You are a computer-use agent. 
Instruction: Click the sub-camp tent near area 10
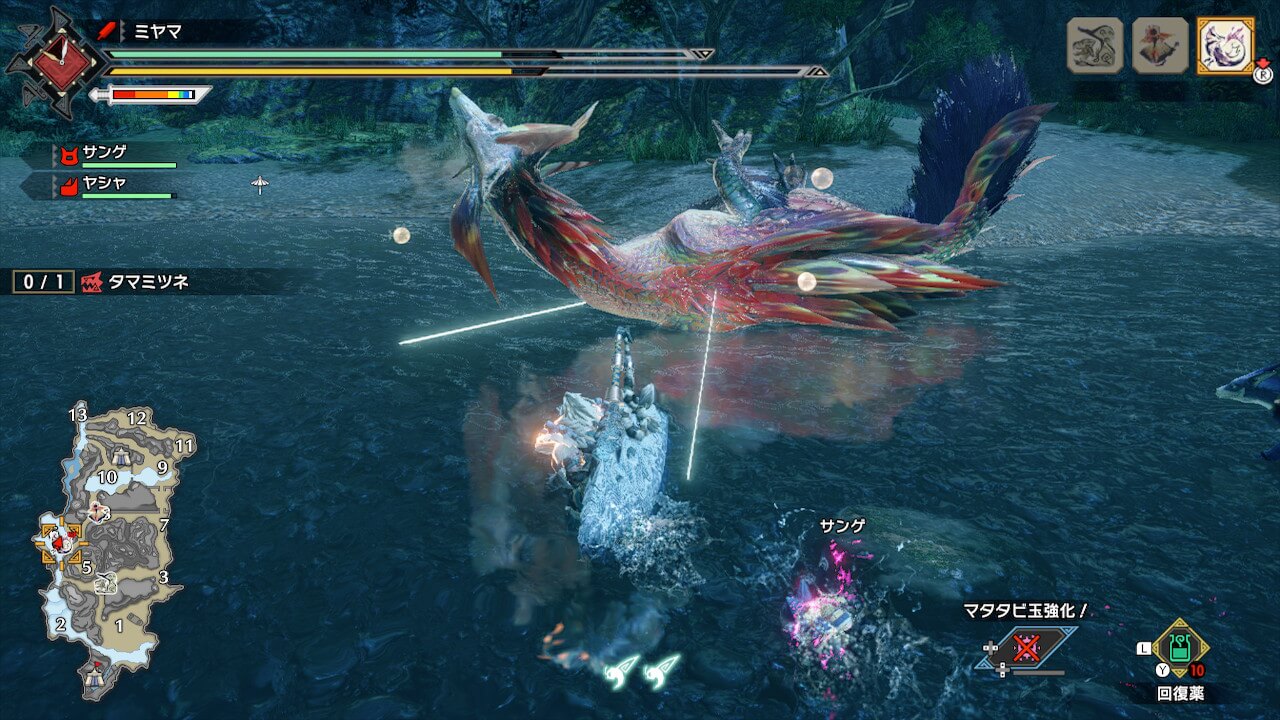coord(122,457)
